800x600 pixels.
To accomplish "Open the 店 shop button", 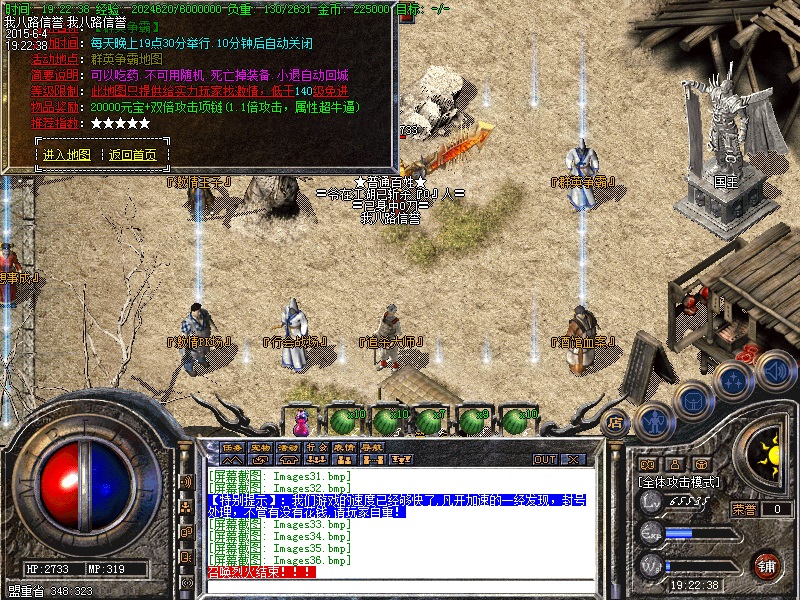I will tap(617, 422).
